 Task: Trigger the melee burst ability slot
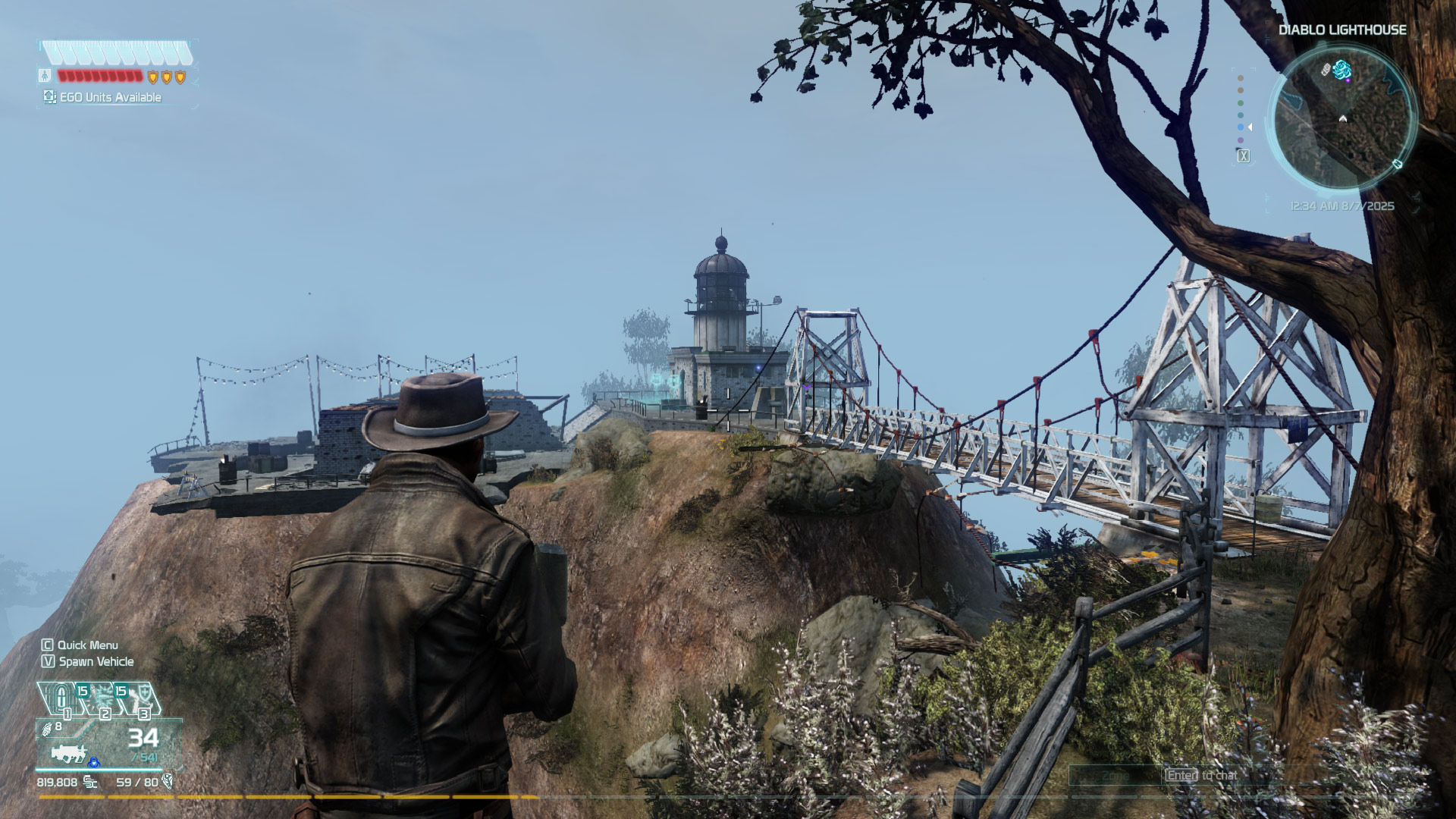point(102,698)
